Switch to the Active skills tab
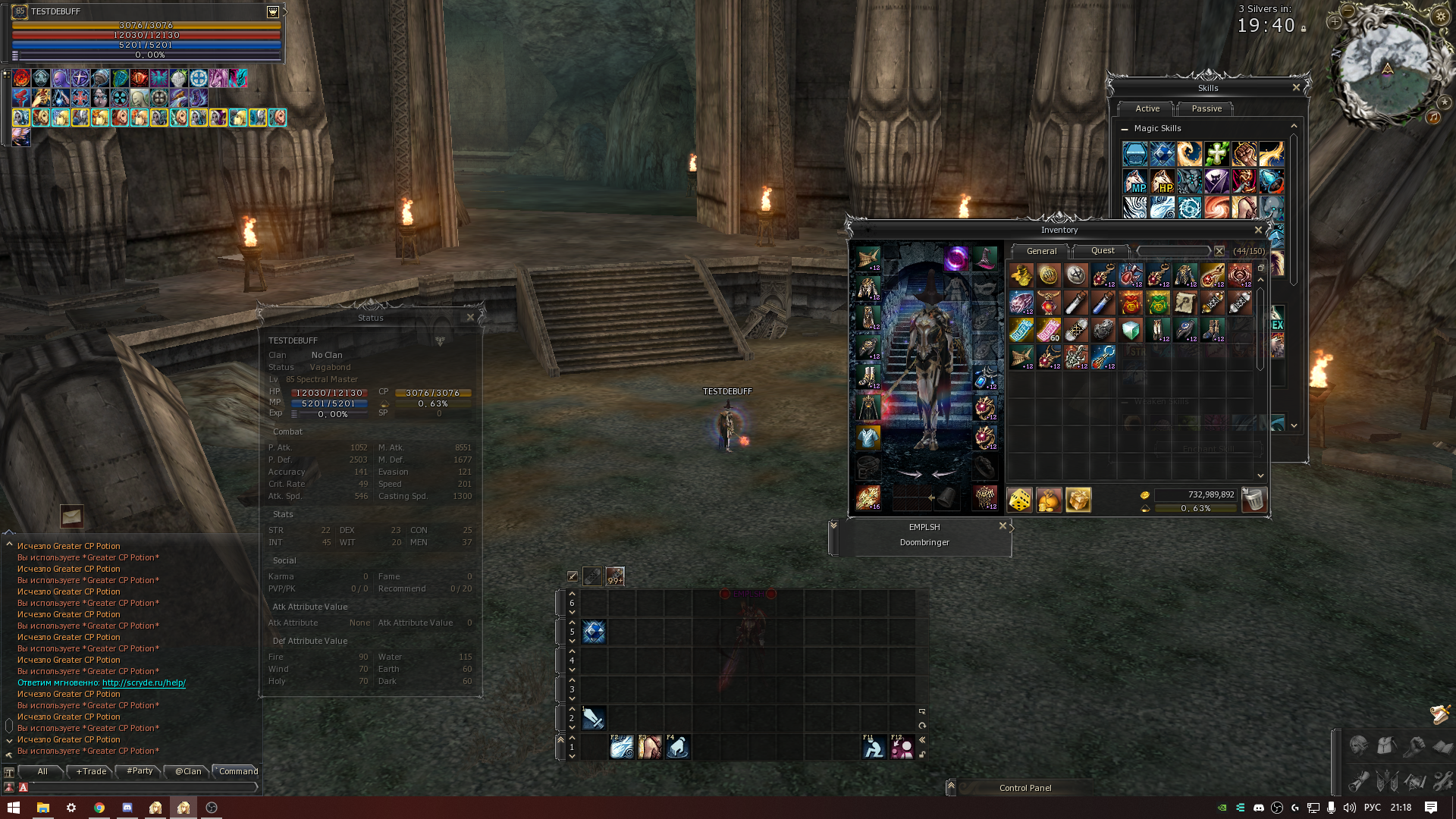Image resolution: width=1456 pixels, height=819 pixels. point(1147,108)
